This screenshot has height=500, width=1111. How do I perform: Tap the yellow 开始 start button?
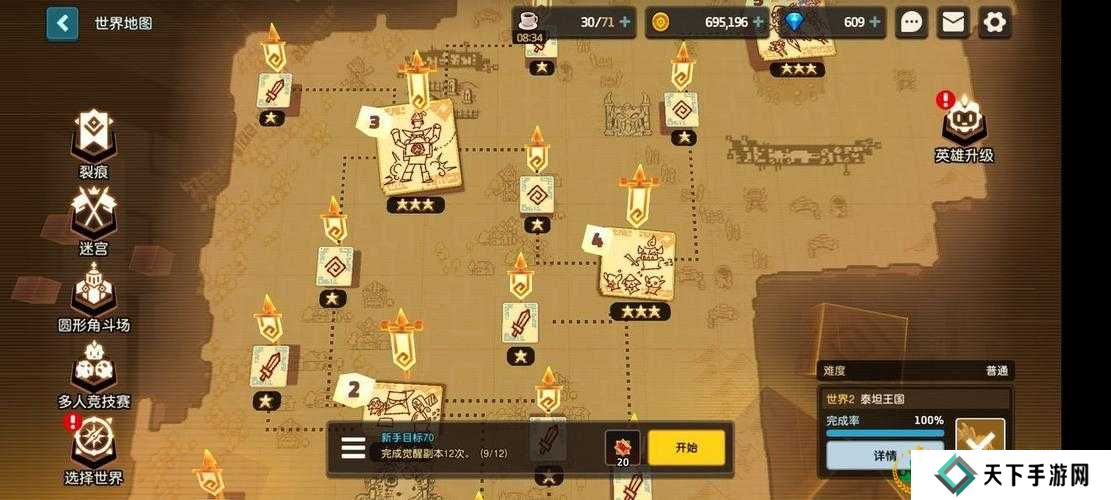point(686,447)
